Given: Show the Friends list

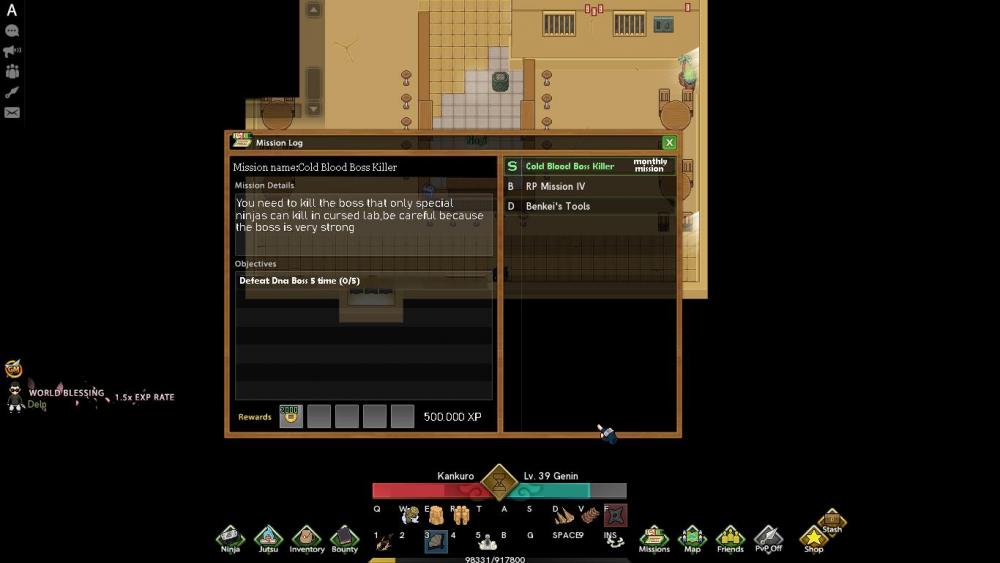Looking at the screenshot, I should tap(730, 538).
